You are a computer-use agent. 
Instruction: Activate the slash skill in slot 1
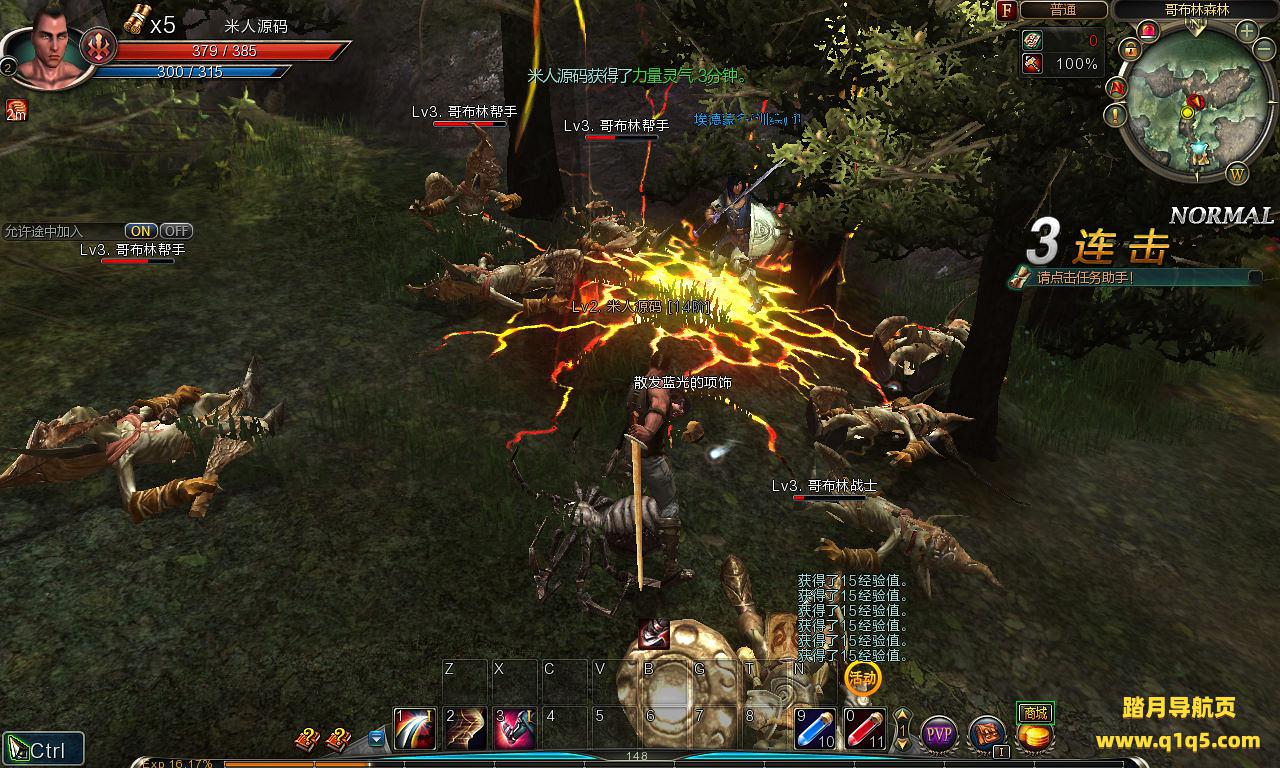[x=415, y=729]
